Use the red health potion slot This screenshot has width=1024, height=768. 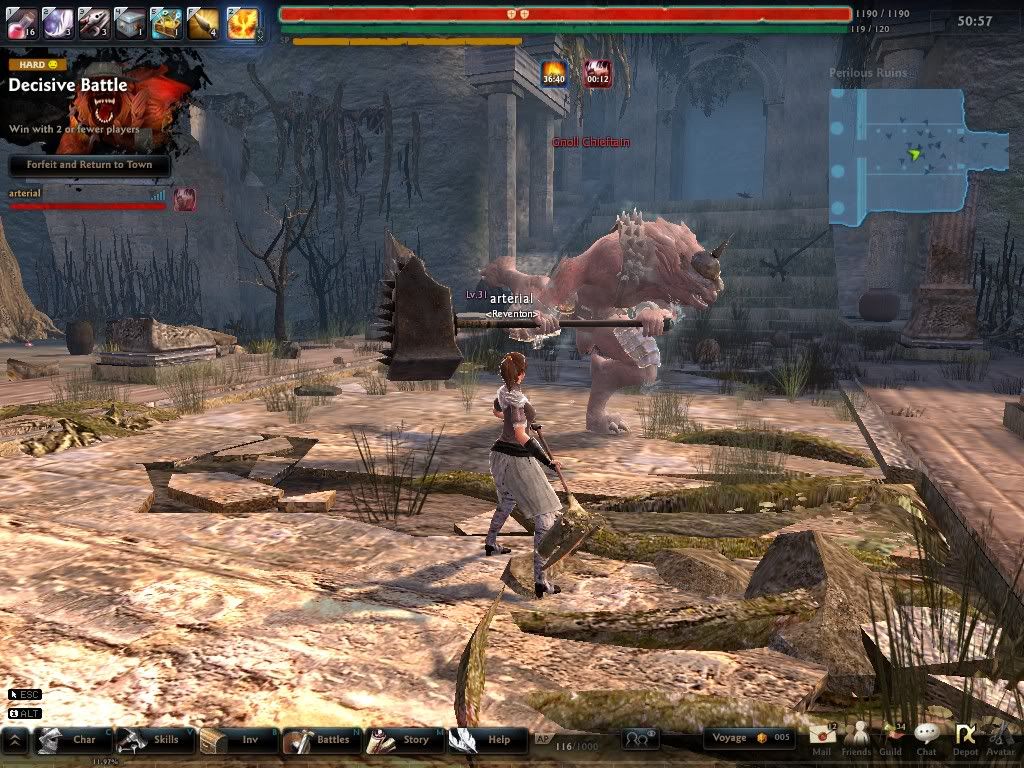(22, 22)
